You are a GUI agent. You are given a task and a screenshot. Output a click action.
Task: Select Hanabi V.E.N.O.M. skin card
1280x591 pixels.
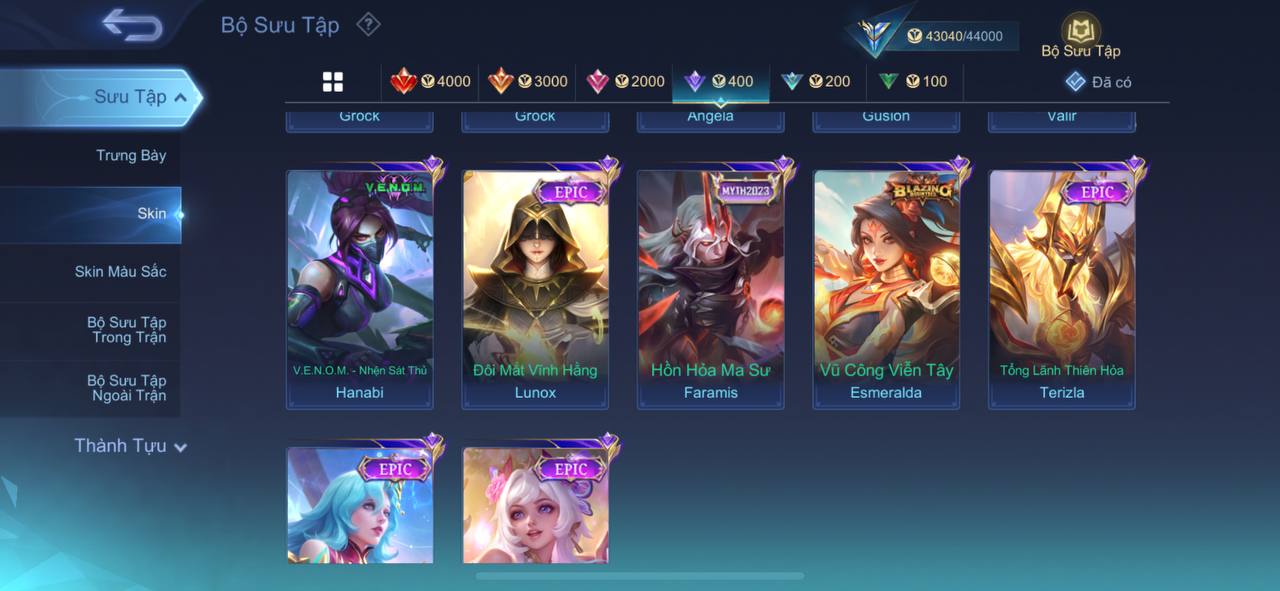360,288
